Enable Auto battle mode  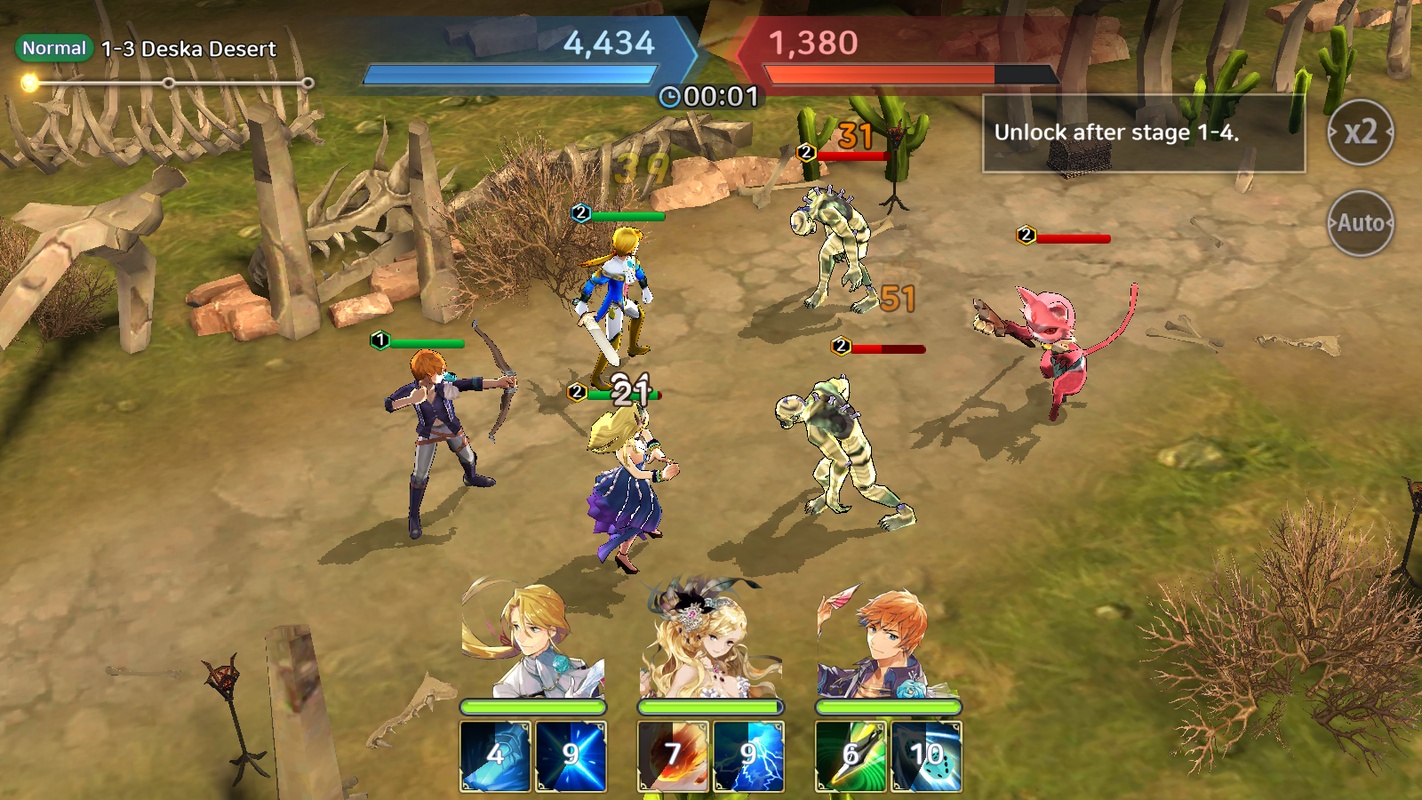[x=1360, y=223]
